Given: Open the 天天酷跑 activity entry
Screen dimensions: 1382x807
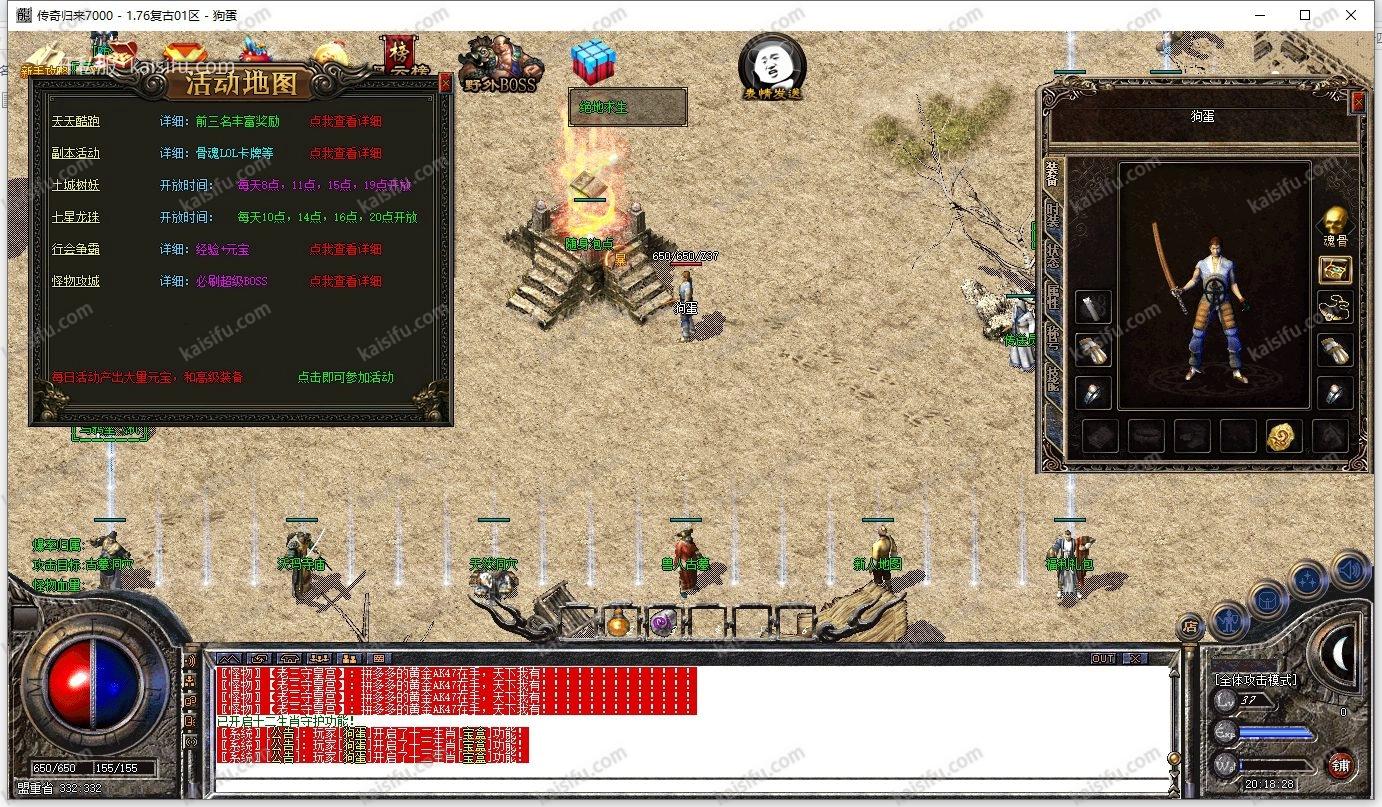Looking at the screenshot, I should point(76,122).
